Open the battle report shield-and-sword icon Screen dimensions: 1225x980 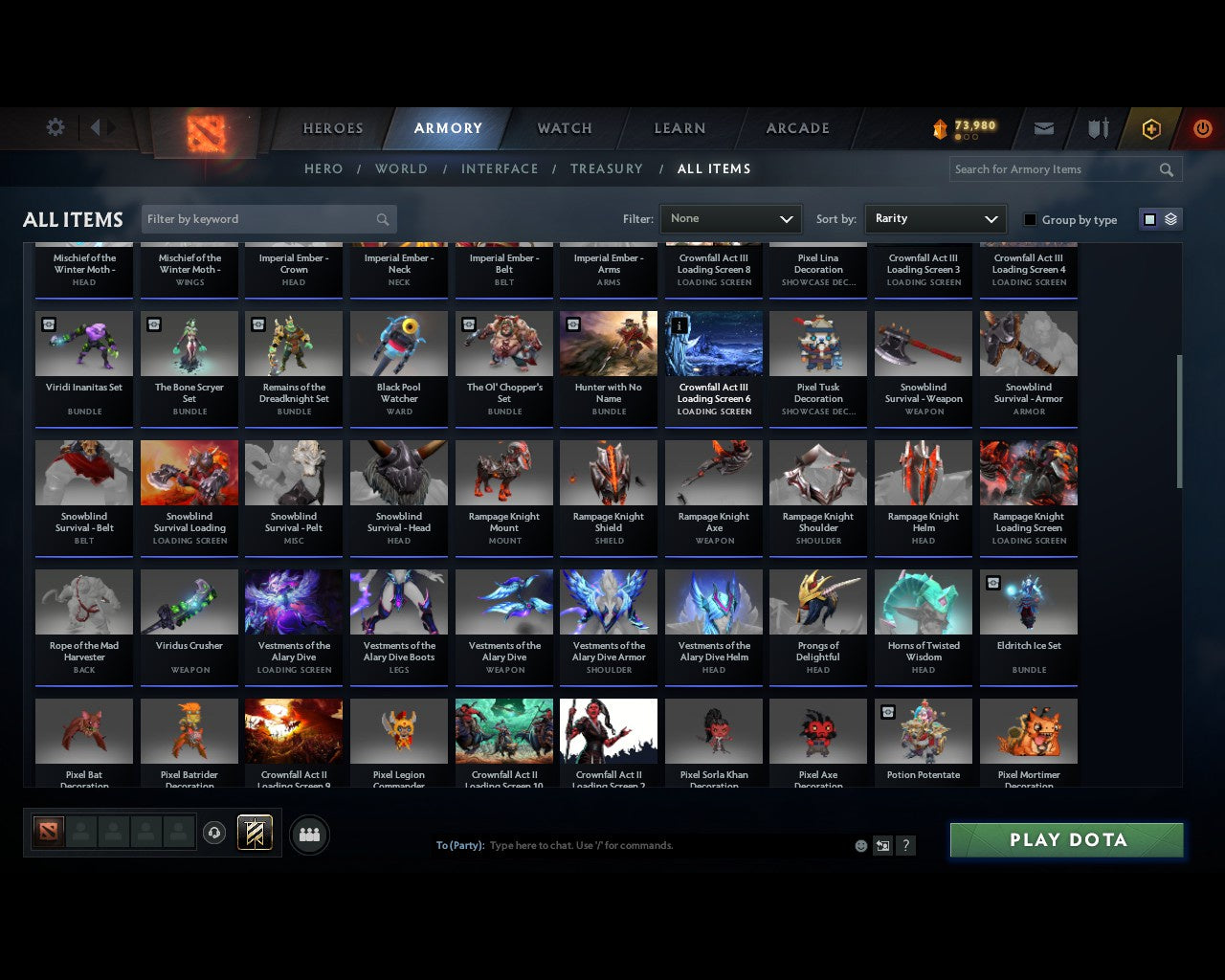(x=1097, y=127)
